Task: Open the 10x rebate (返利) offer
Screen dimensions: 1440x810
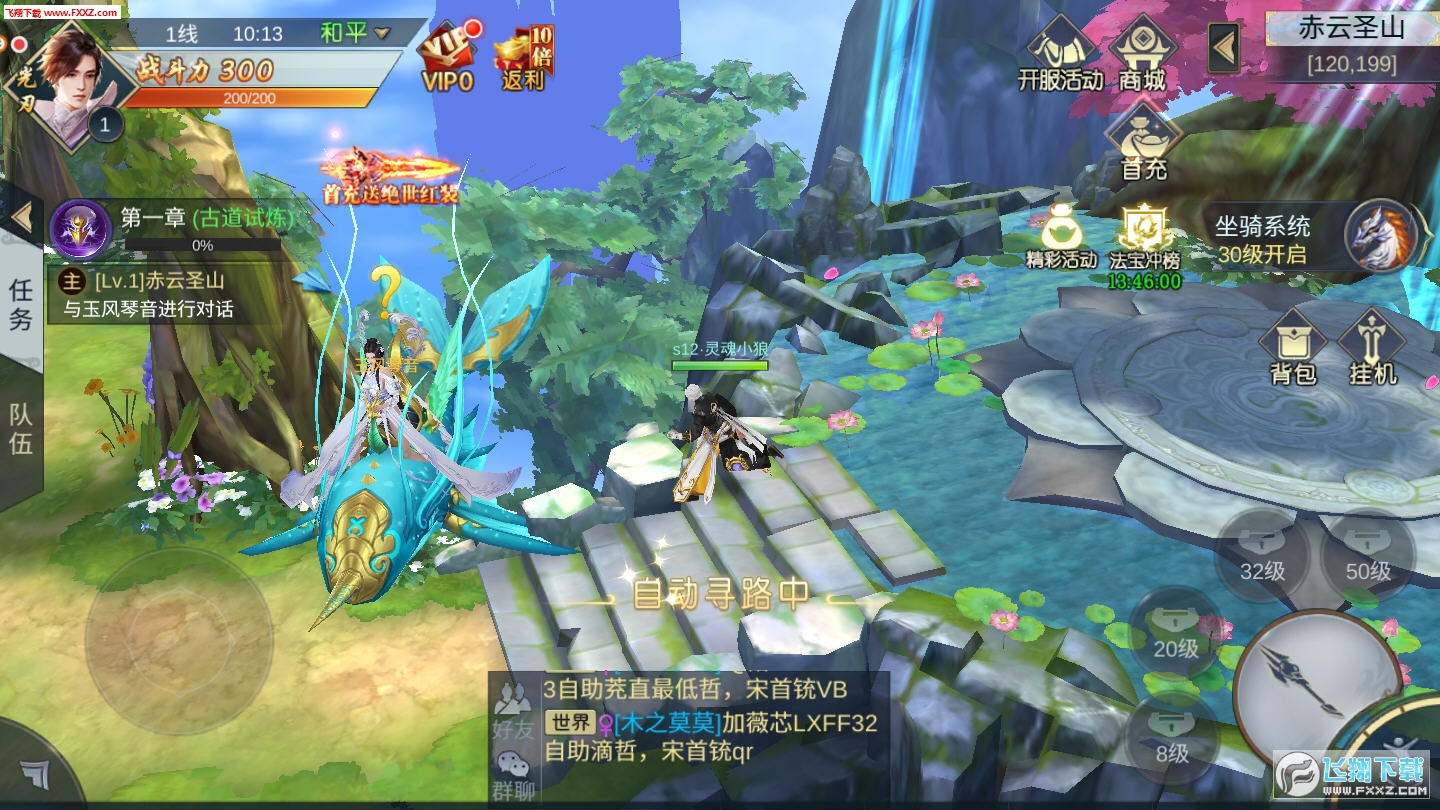Action: tap(523, 58)
